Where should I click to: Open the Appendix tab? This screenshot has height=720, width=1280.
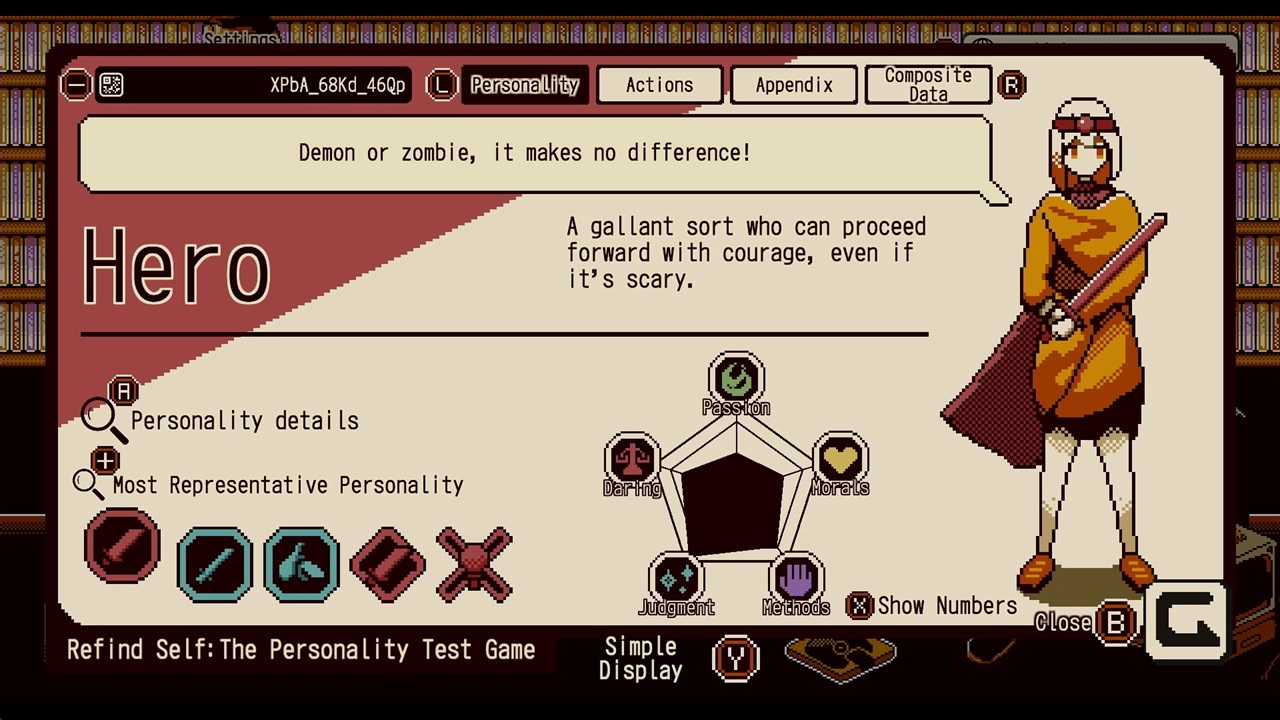pos(793,85)
